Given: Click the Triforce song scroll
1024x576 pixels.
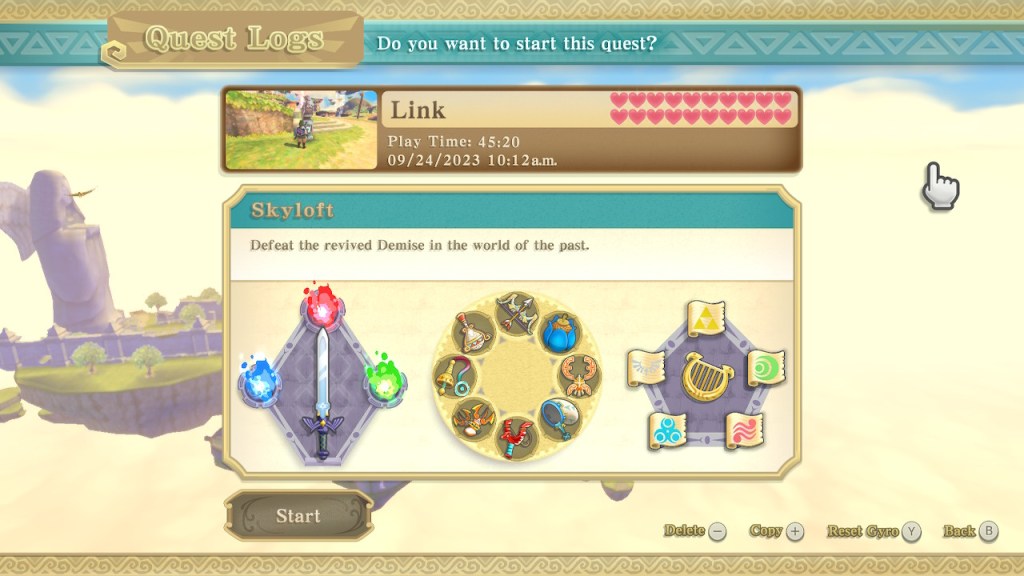Looking at the screenshot, I should tap(706, 319).
